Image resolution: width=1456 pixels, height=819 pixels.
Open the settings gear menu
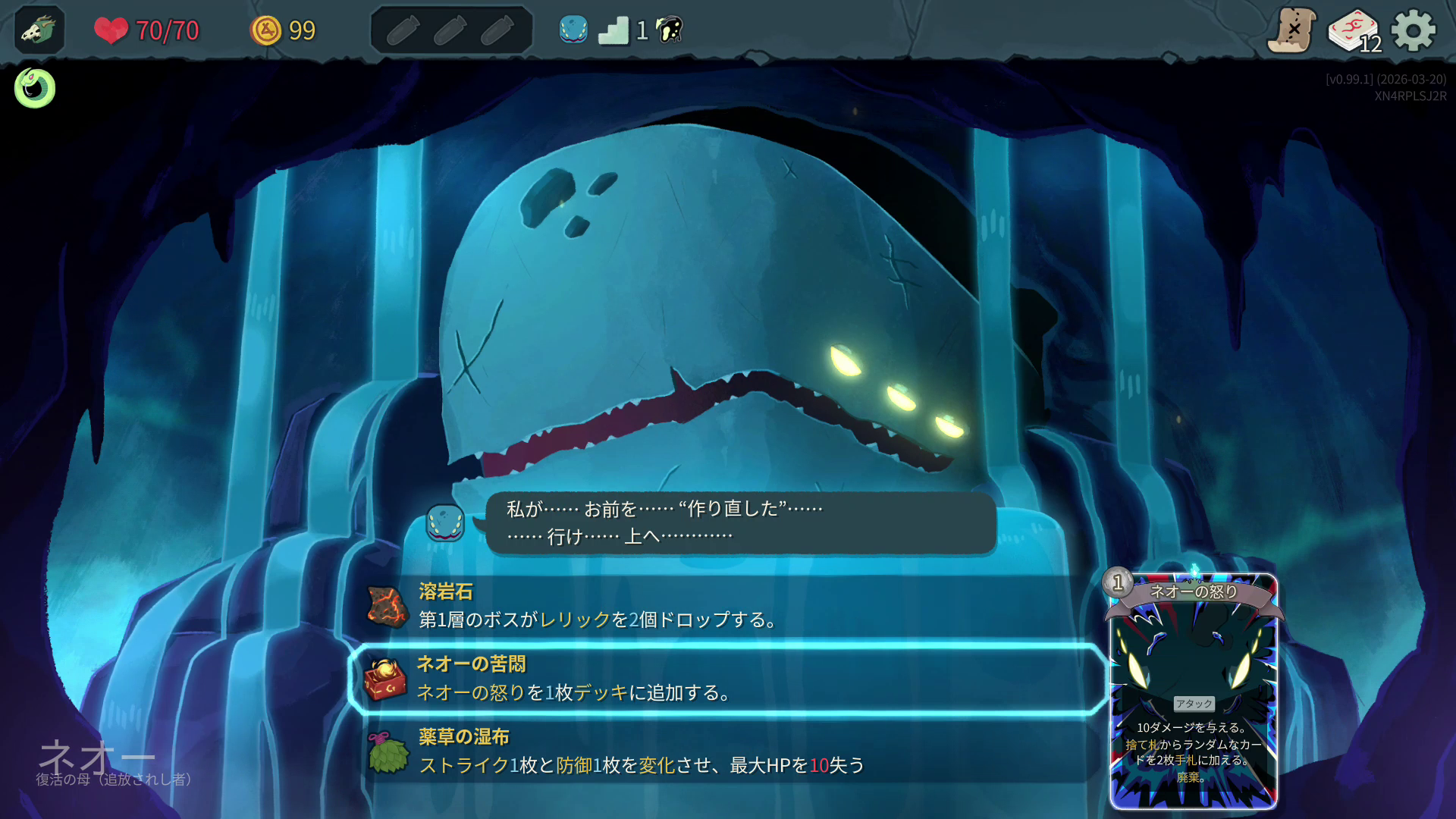pyautogui.click(x=1414, y=30)
